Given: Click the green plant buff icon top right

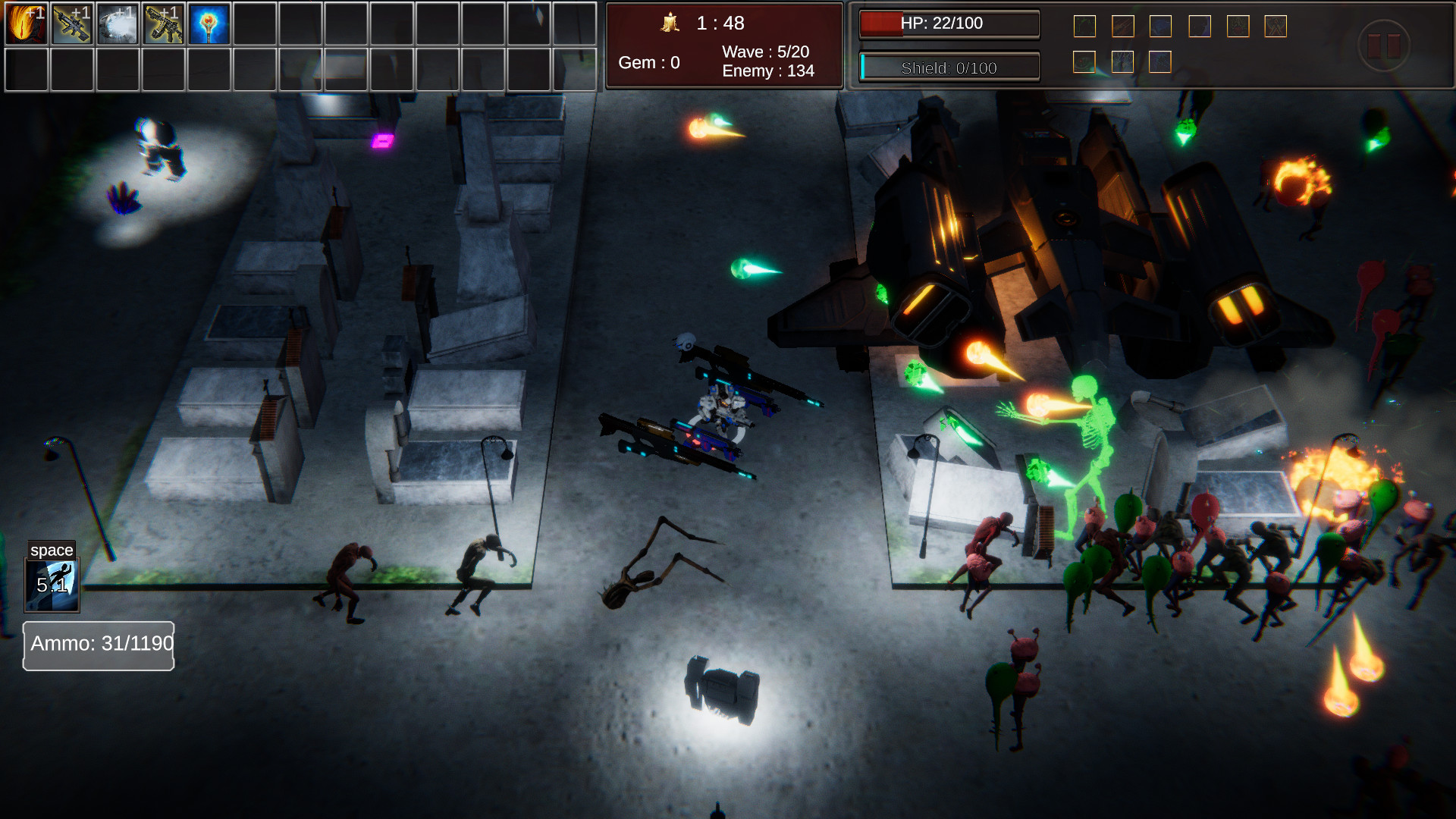Looking at the screenshot, I should [x=1084, y=26].
